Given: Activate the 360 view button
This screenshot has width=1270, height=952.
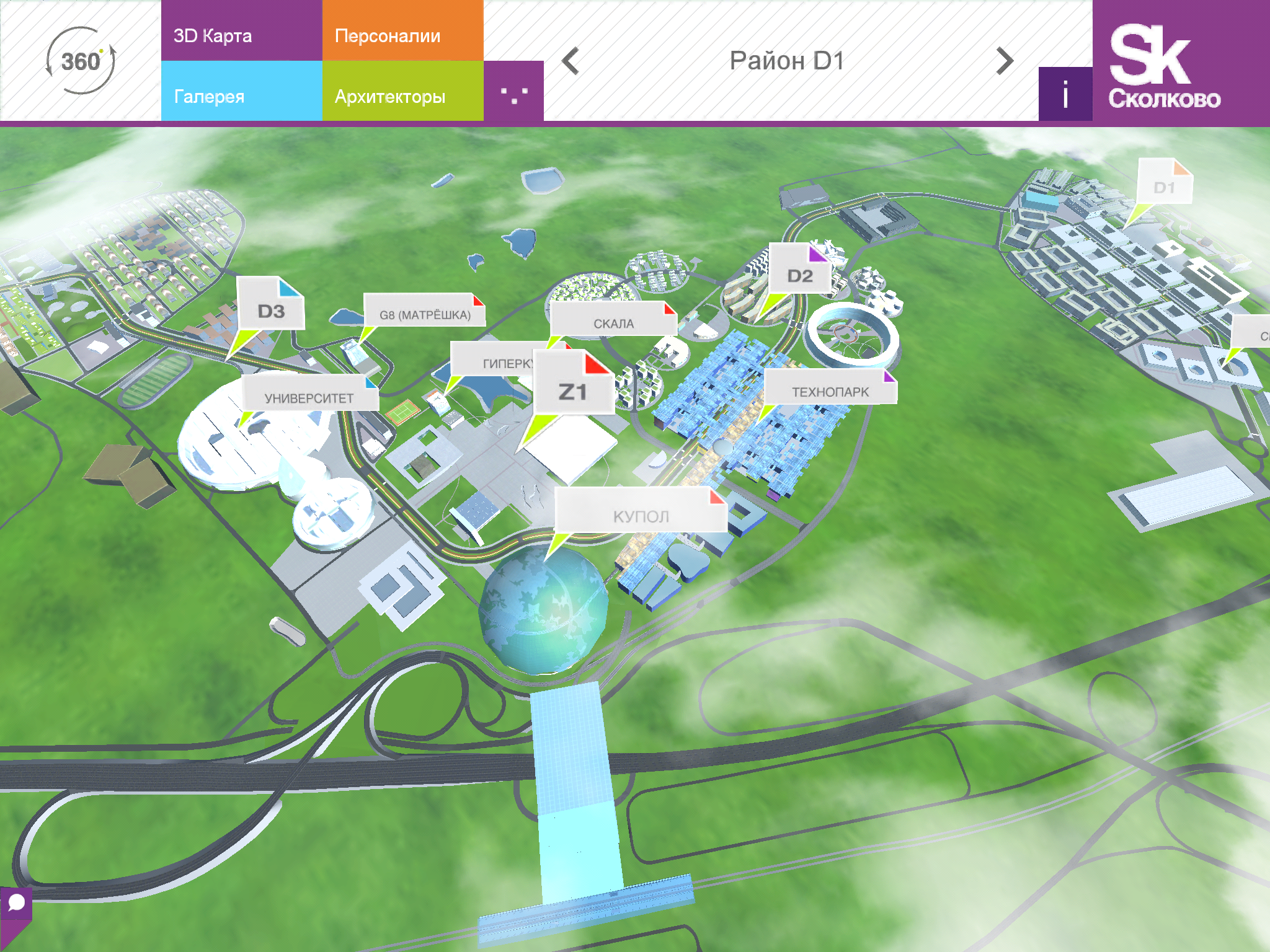Looking at the screenshot, I should click(x=81, y=61).
